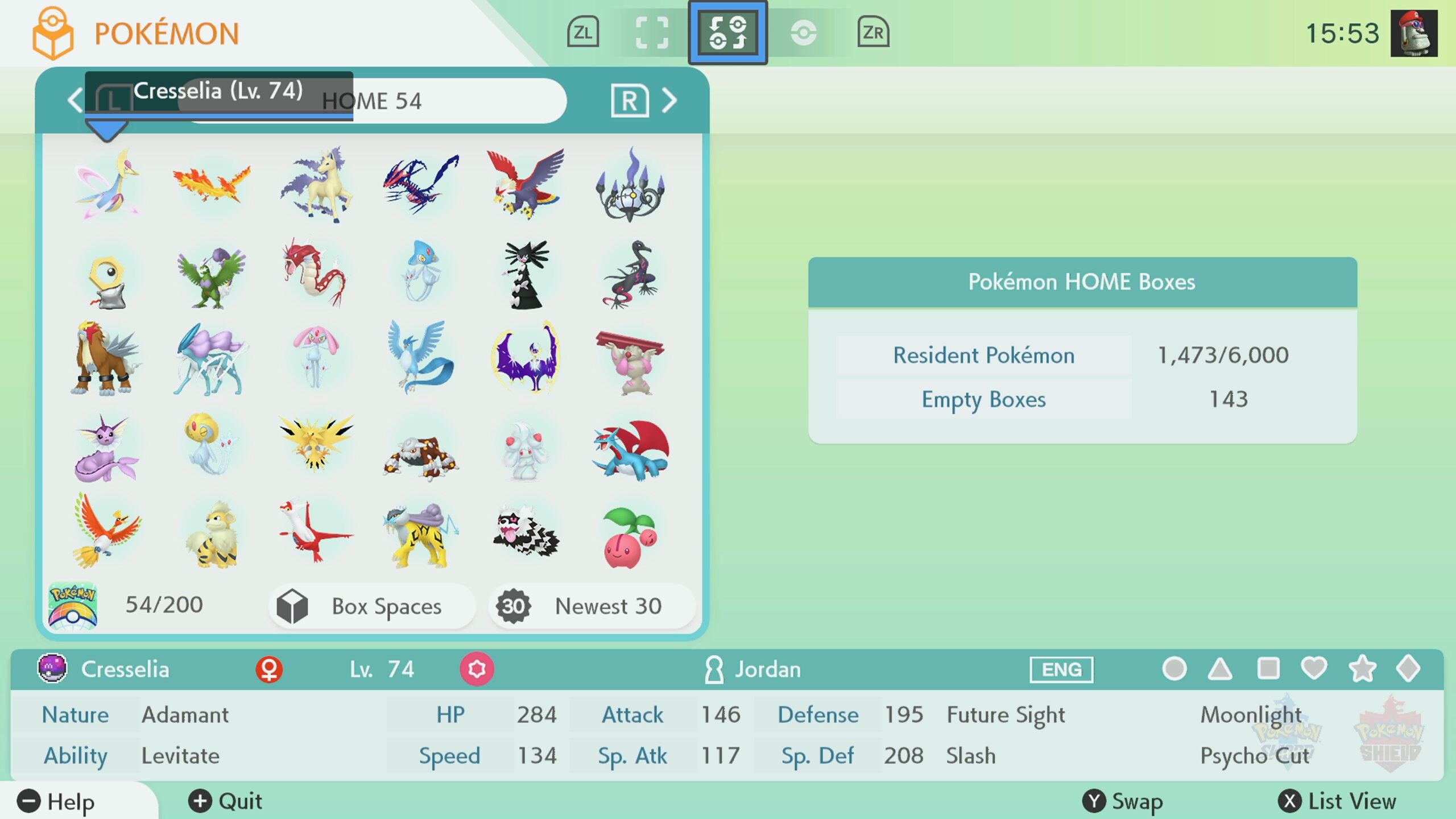The width and height of the screenshot is (1456, 819).
Task: Choose Zapdos in the box
Action: pos(316,448)
